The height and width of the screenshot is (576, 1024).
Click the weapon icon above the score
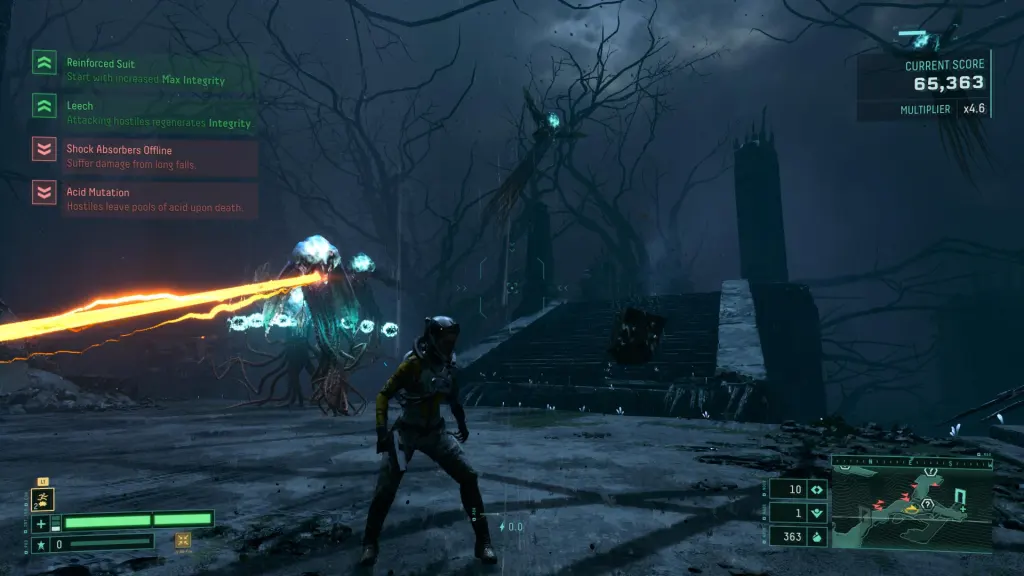pos(921,39)
